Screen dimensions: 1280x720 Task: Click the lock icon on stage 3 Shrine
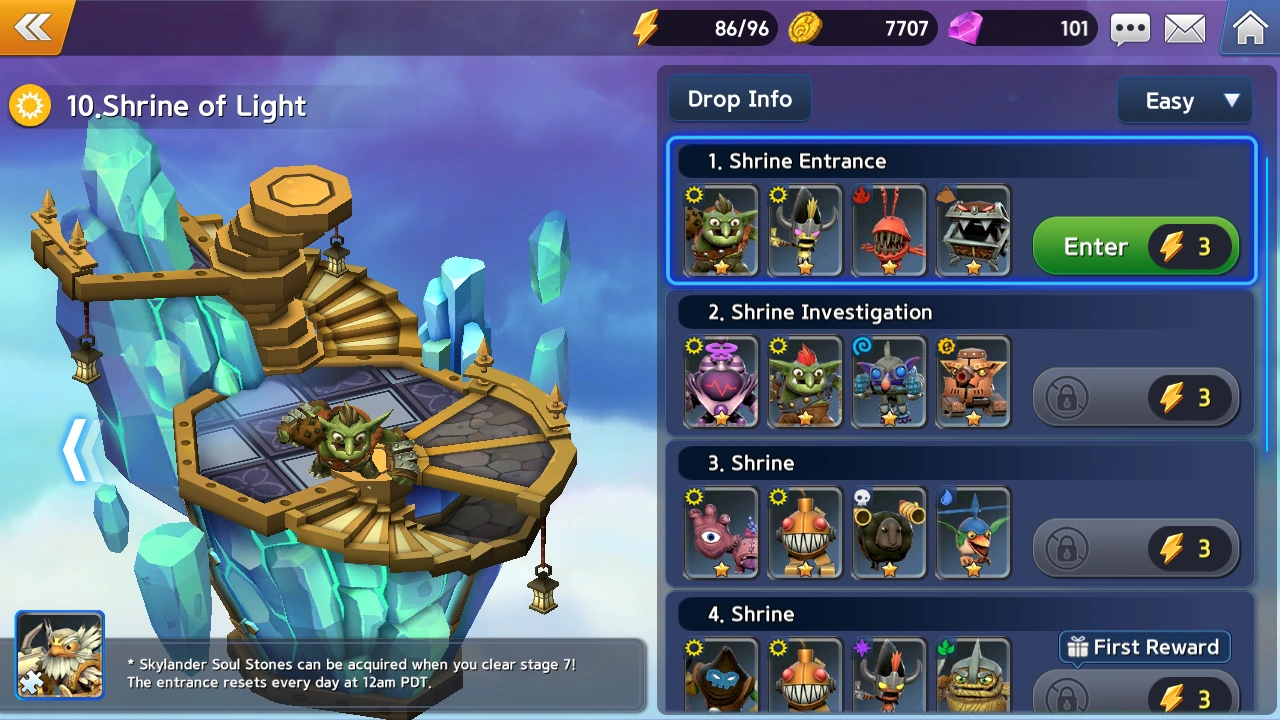[x=1066, y=548]
